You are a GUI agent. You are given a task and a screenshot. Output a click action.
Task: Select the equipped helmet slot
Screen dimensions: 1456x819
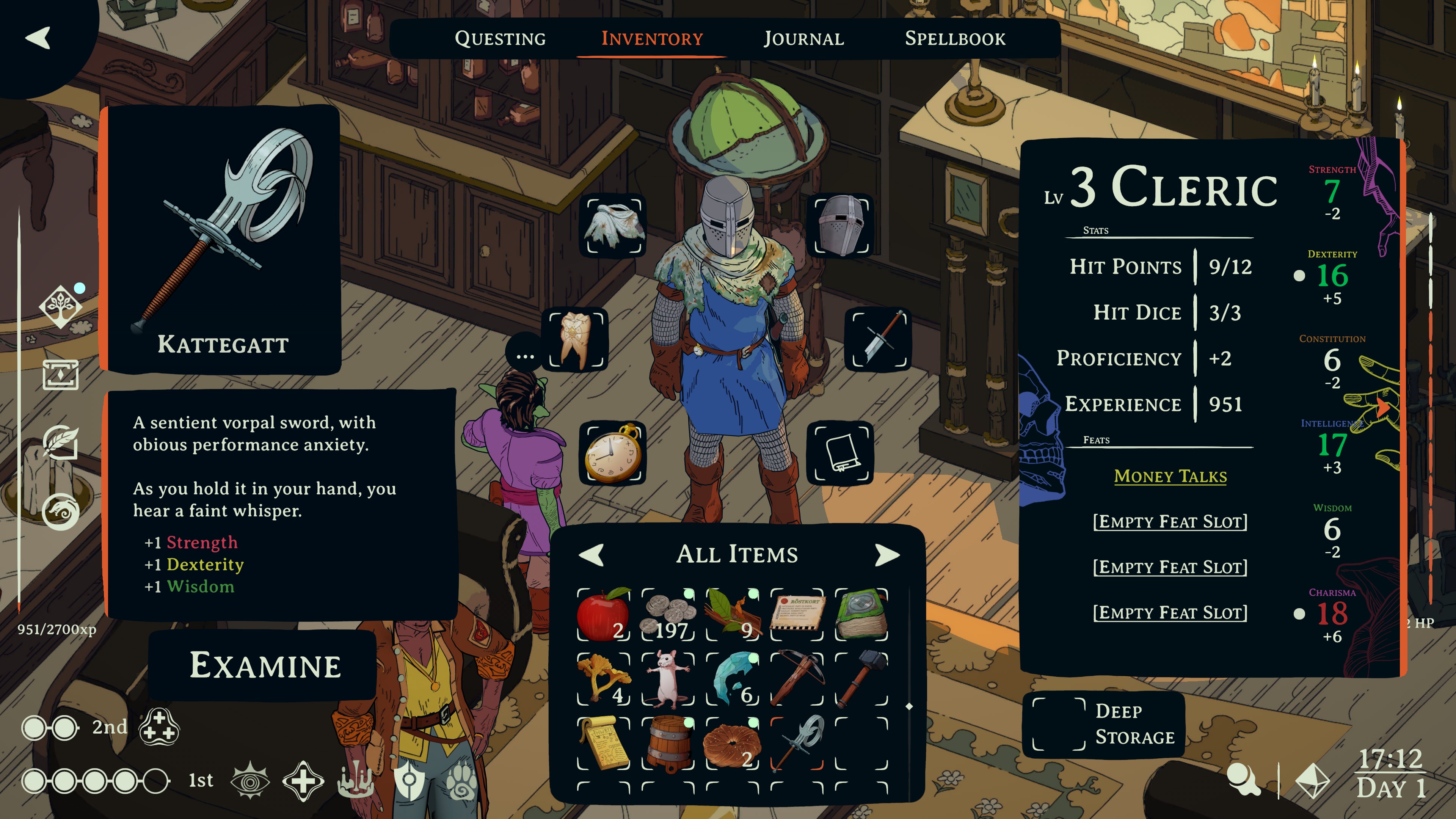(x=842, y=226)
